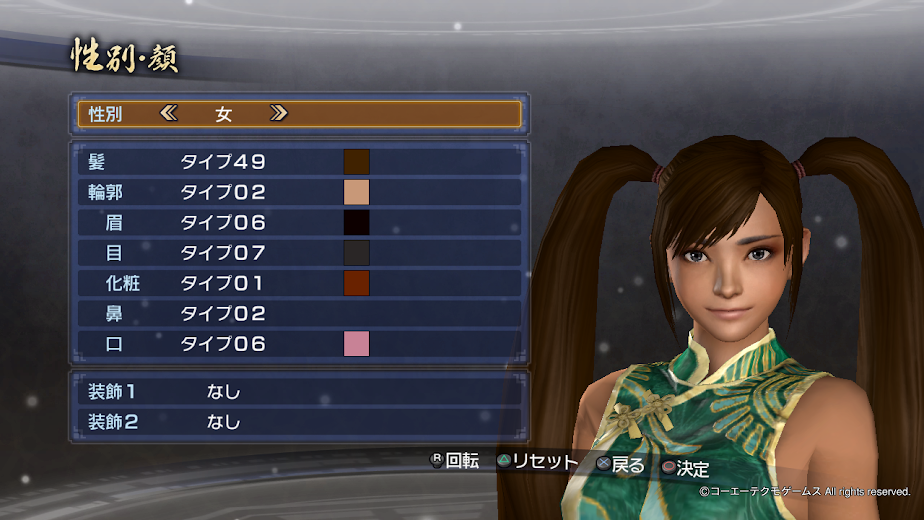
Task: Open the 装飾2 accessory row
Action: pos(299,421)
